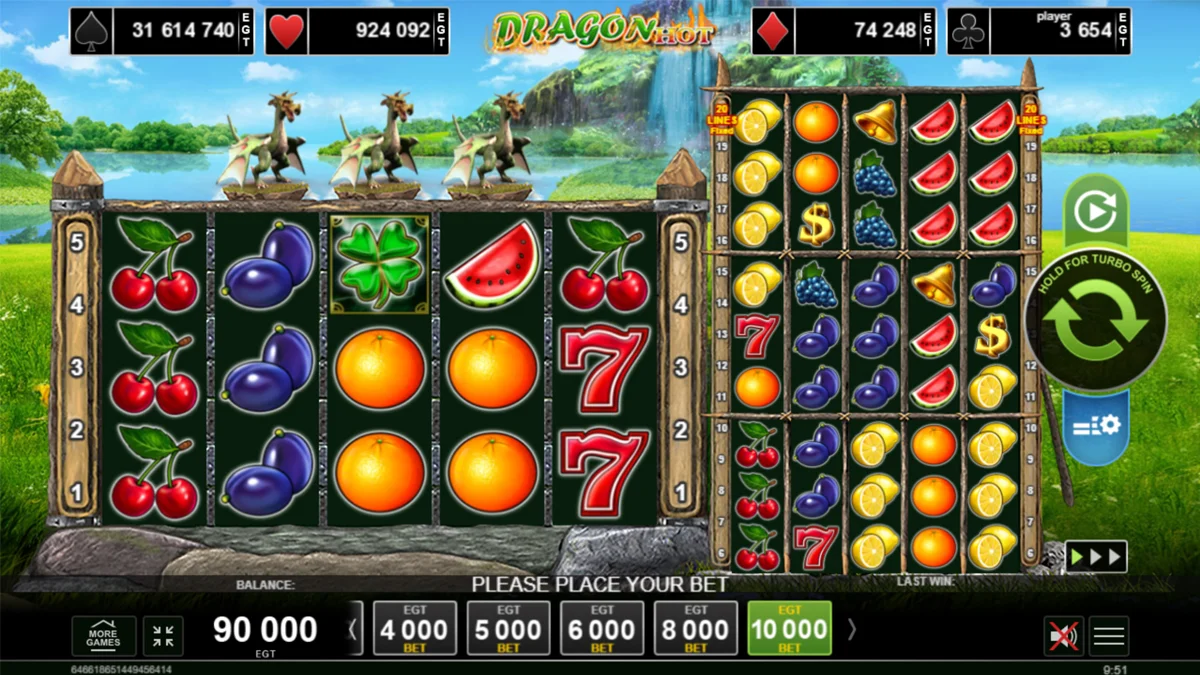
Task: Select the green 10 000 bet
Action: pos(790,629)
